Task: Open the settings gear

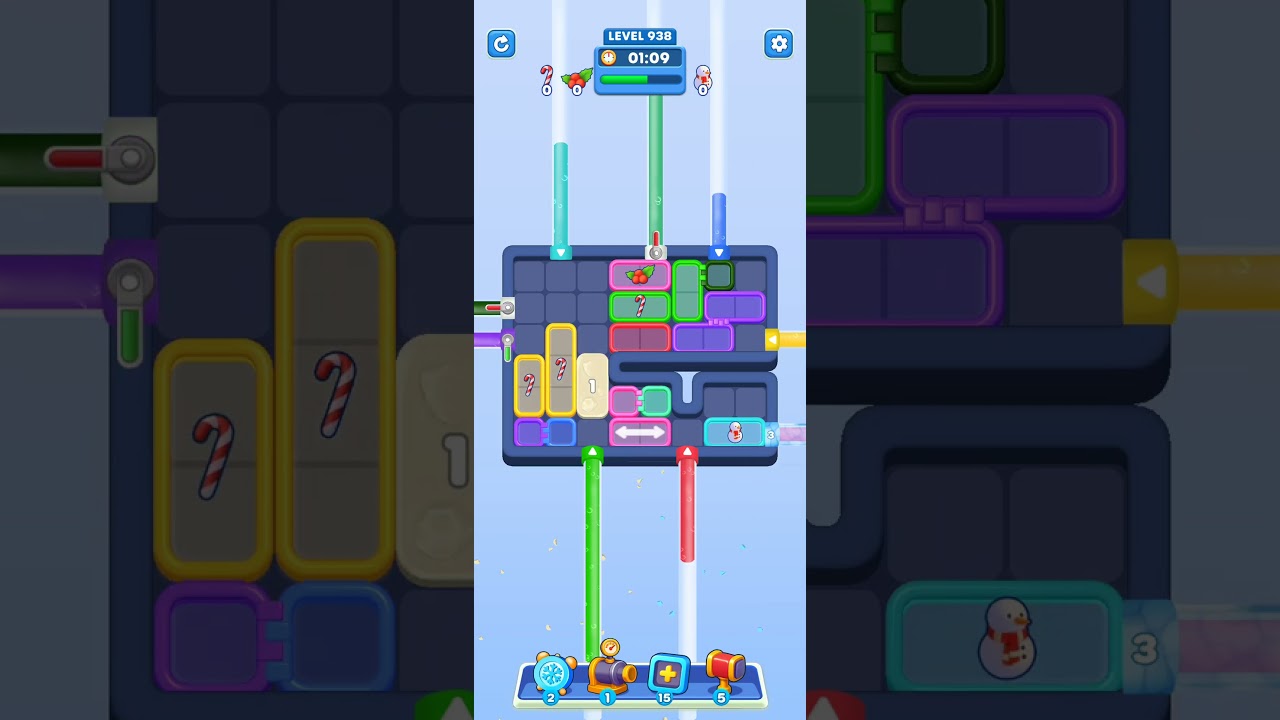Action: pyautogui.click(x=779, y=44)
